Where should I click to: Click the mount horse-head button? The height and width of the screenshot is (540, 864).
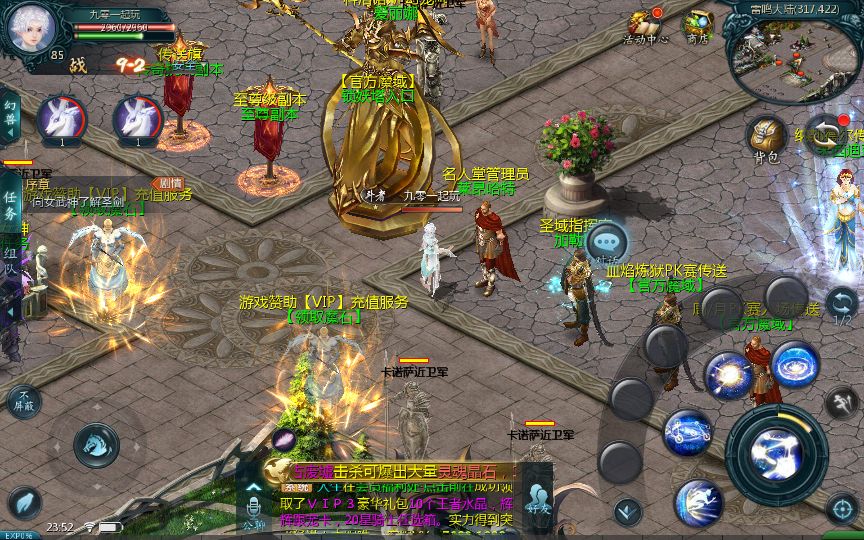97,444
